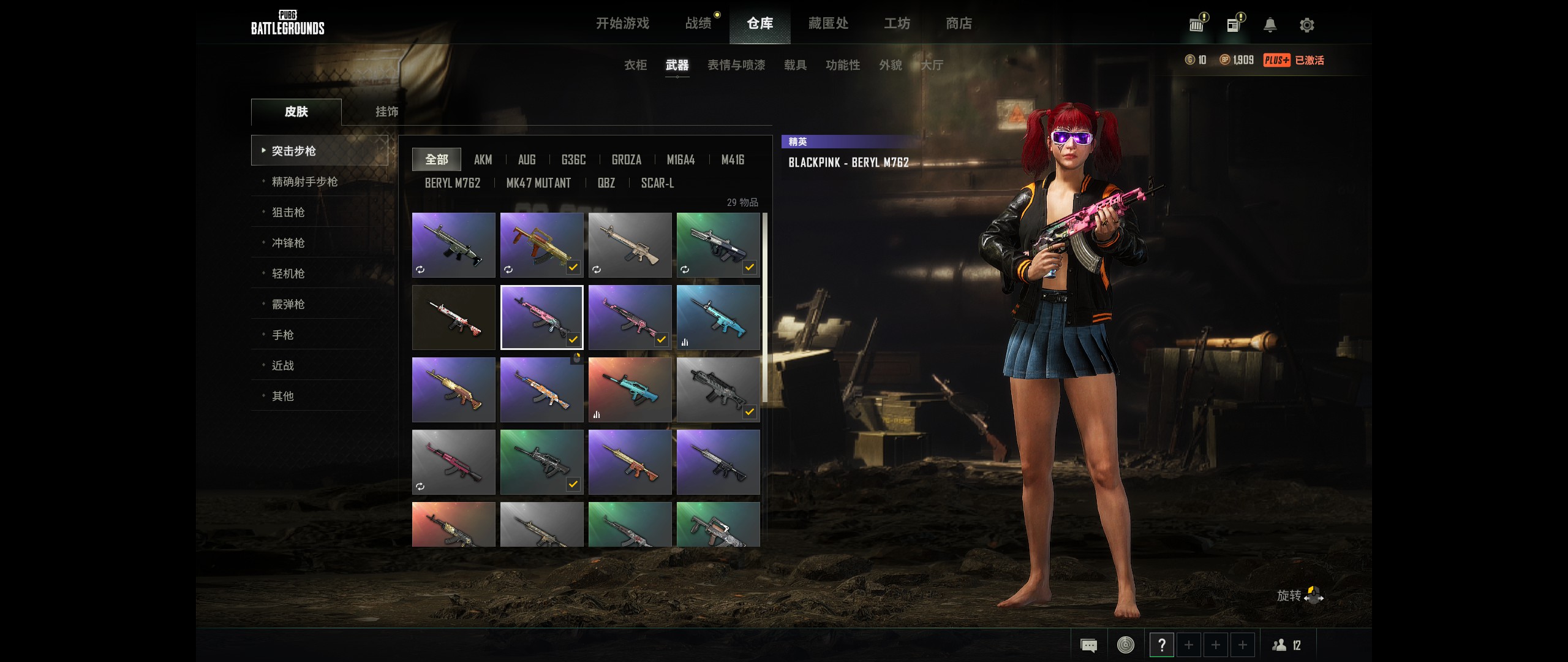1568x662 pixels.
Task: Open the chat box icon
Action: [1088, 645]
